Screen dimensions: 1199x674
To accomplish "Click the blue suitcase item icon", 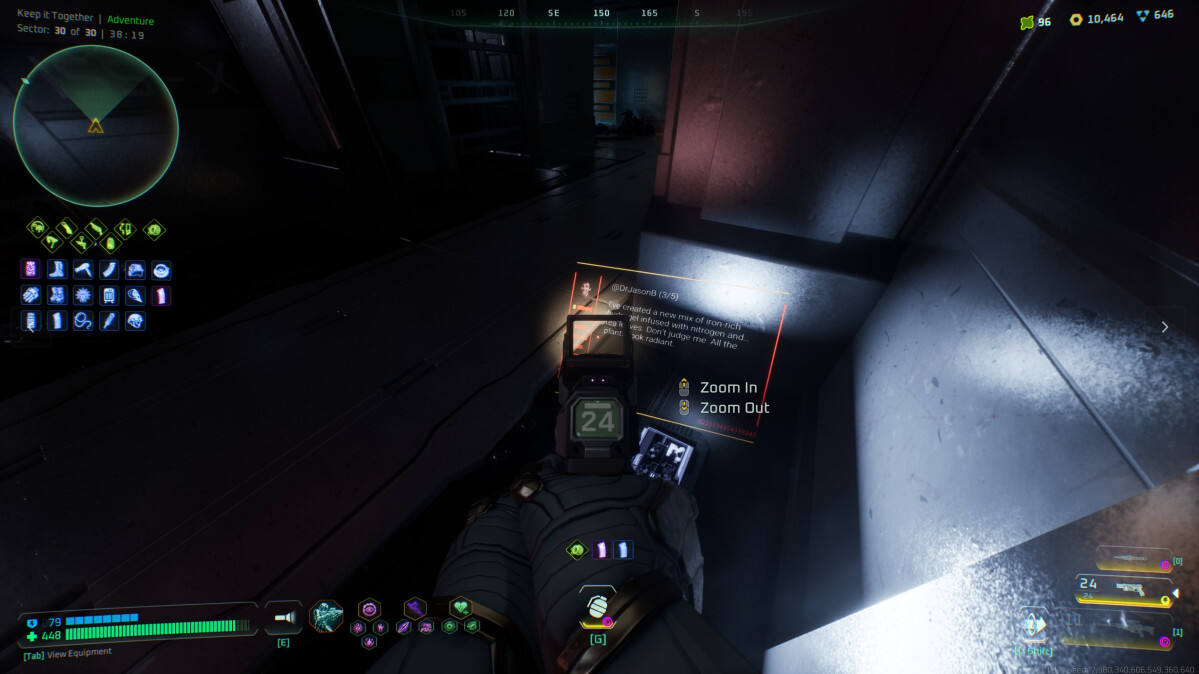I will coord(108,295).
